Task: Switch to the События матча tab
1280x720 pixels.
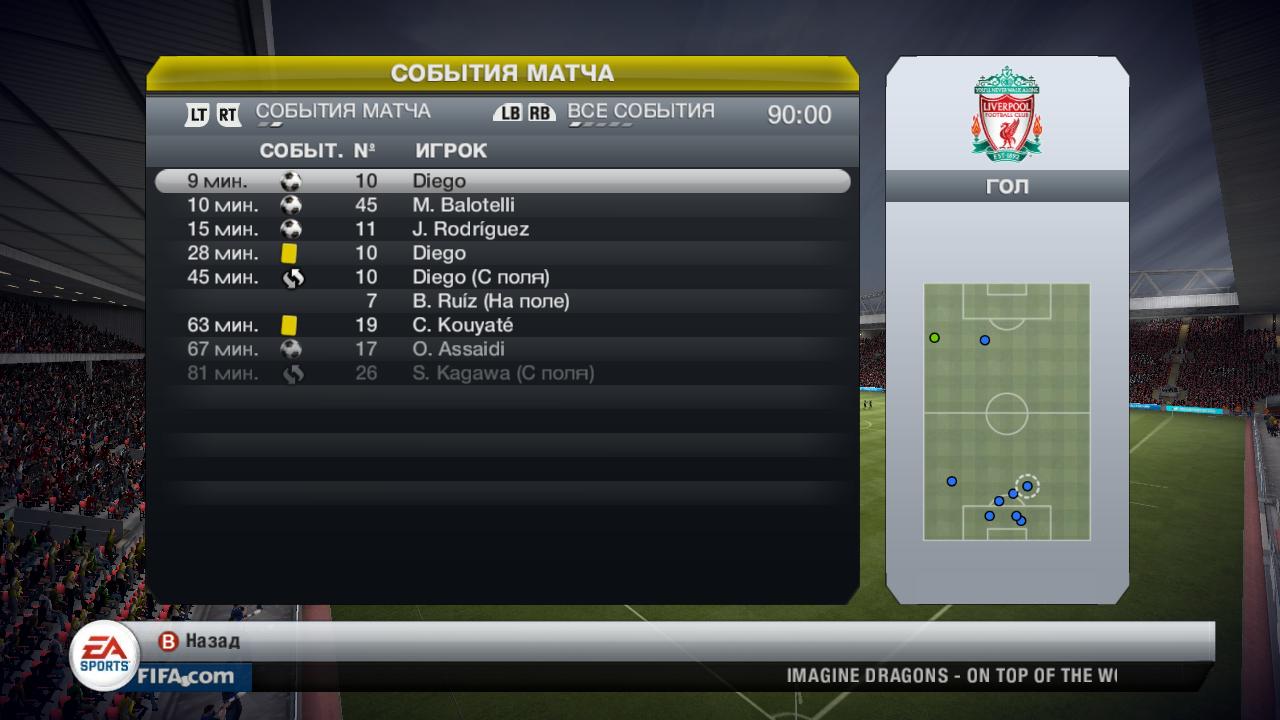Action: pyautogui.click(x=343, y=112)
